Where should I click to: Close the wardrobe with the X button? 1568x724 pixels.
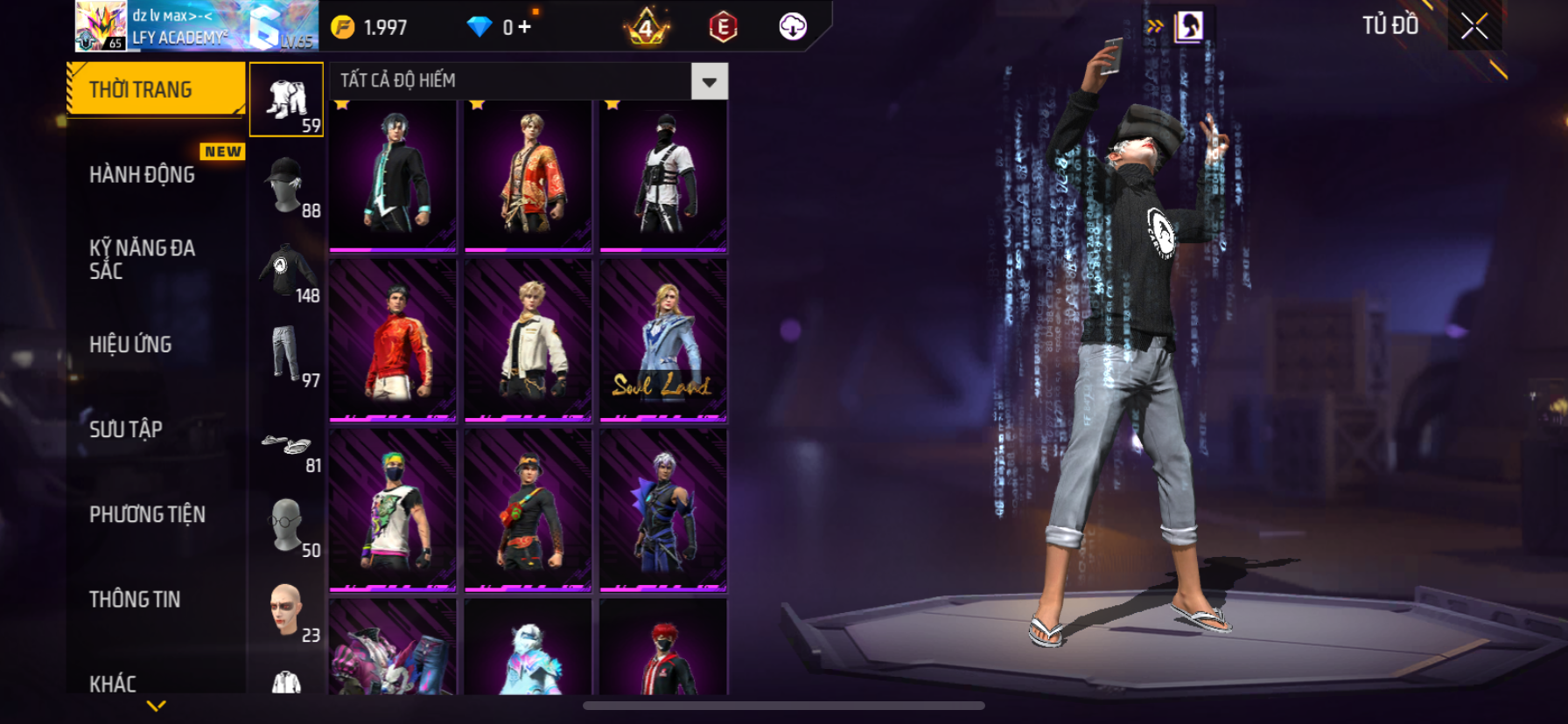tap(1474, 26)
